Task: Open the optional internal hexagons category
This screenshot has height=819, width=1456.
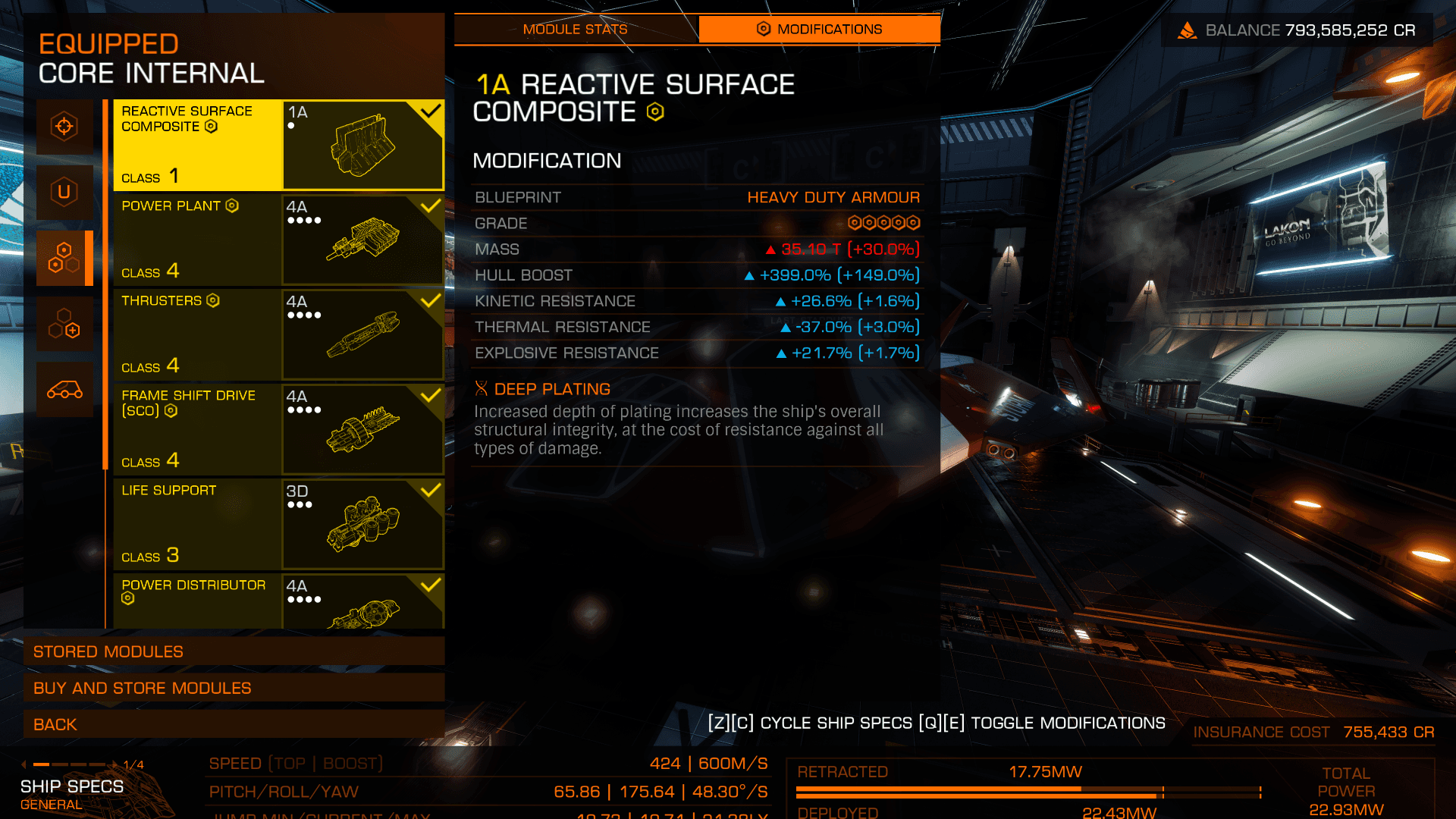Action: coord(64,324)
